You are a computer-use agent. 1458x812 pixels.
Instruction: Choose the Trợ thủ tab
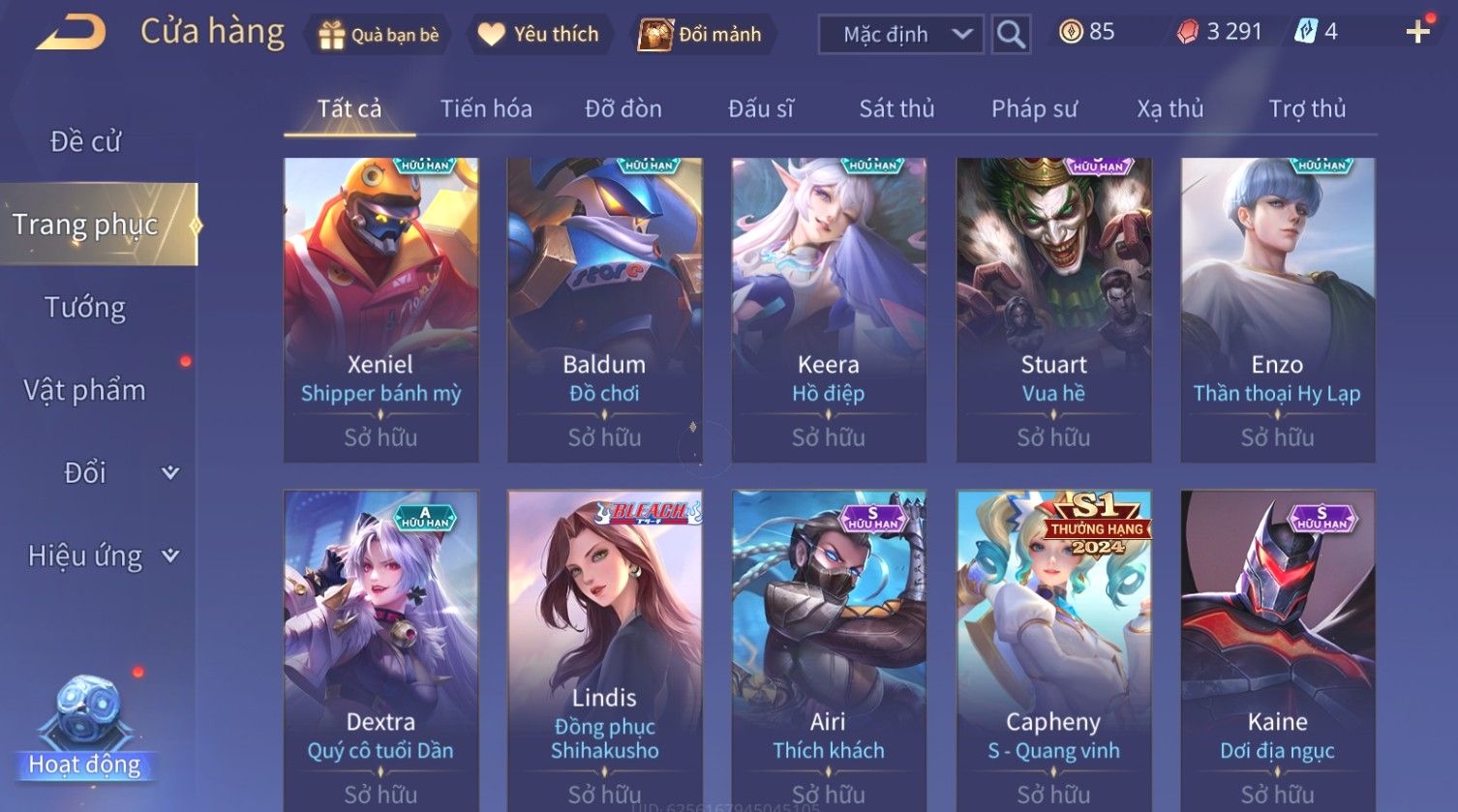pyautogui.click(x=1307, y=108)
